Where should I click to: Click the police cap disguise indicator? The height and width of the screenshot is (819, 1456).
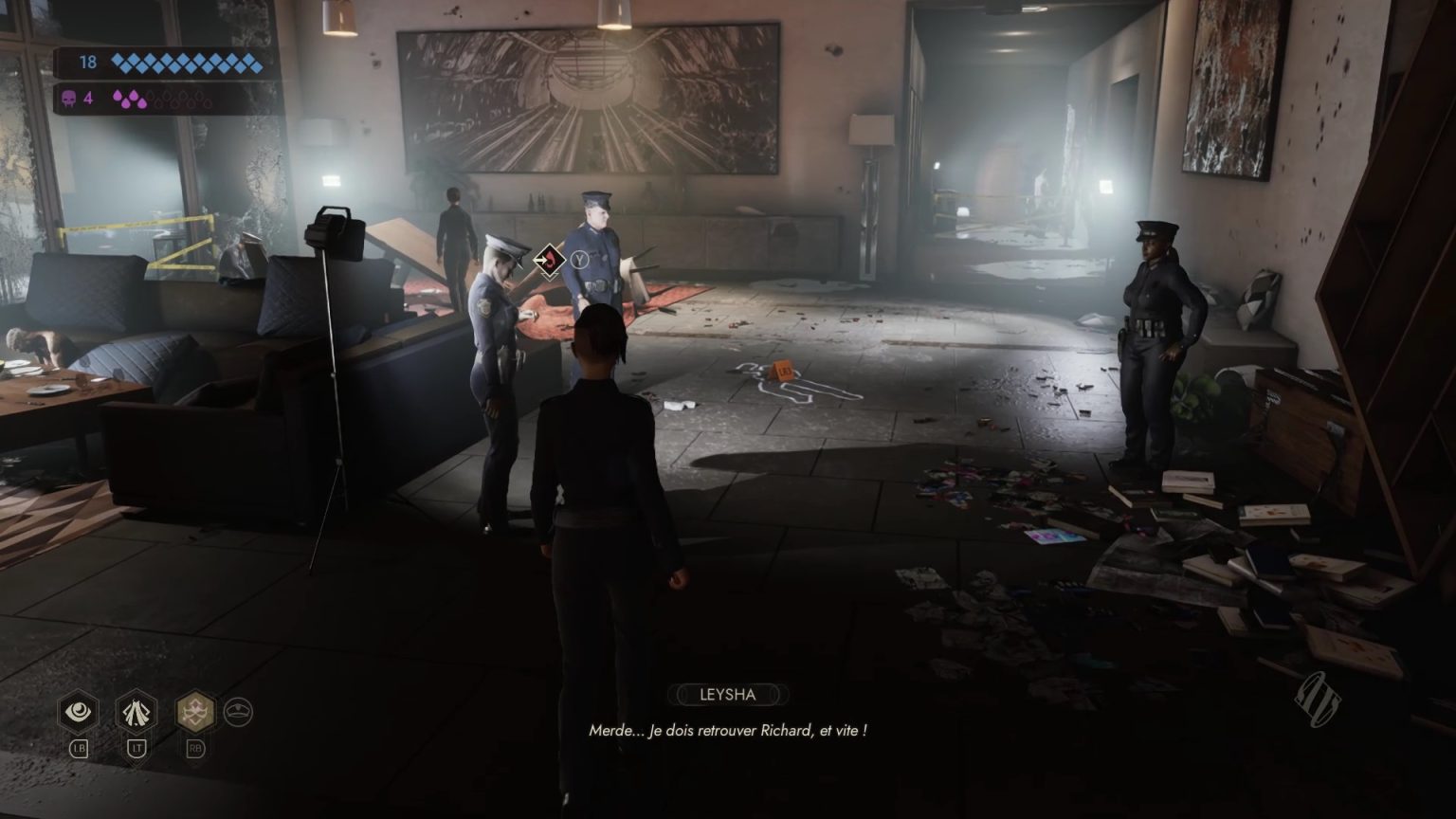click(x=239, y=711)
